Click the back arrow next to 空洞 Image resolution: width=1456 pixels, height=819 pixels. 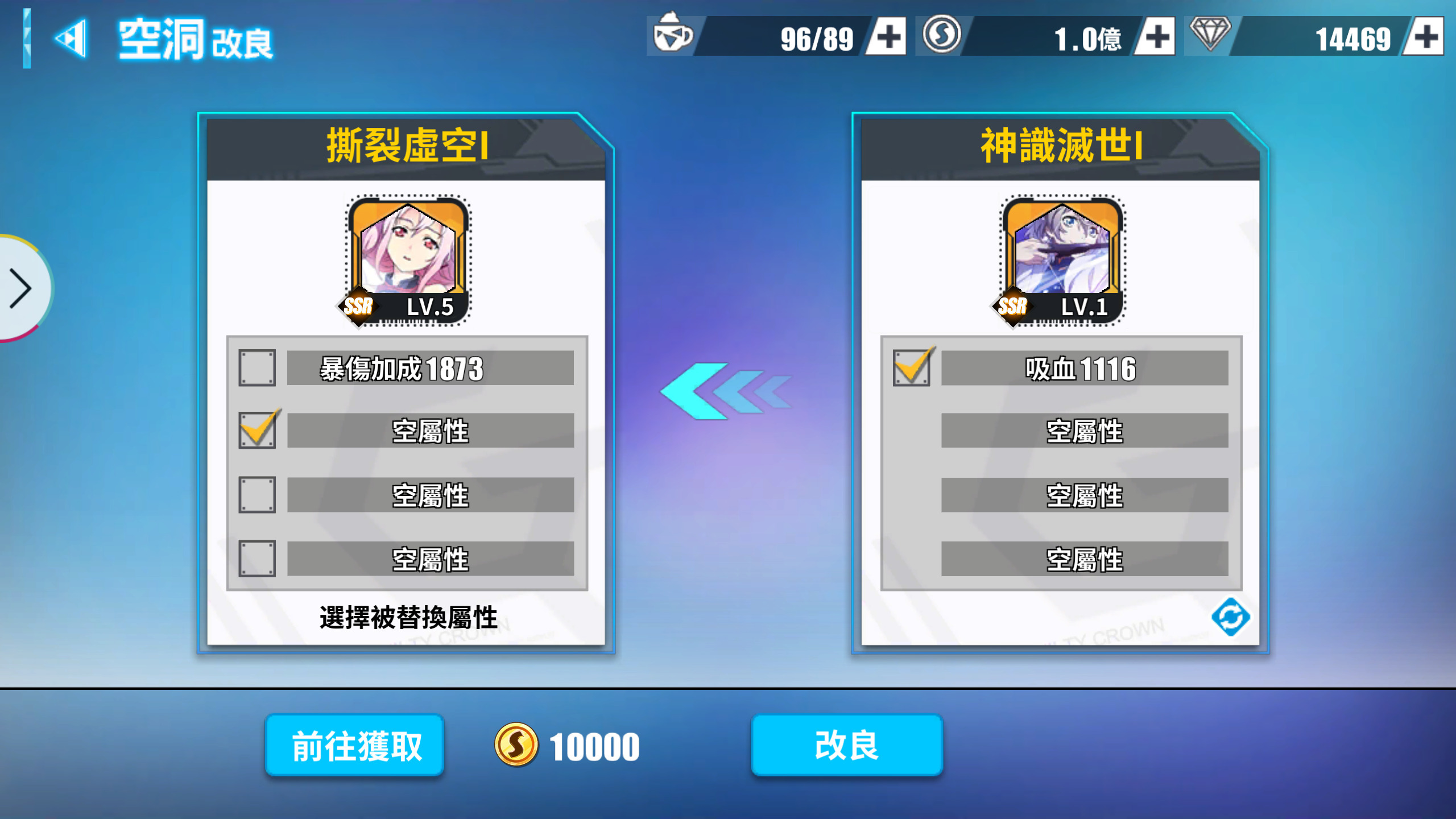71,40
